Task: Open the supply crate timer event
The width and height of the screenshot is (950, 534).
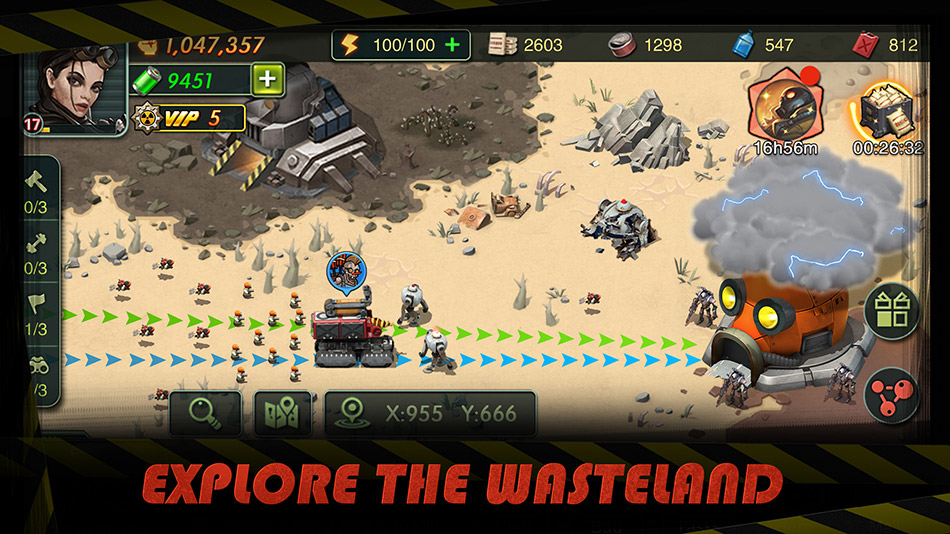Action: [883, 113]
